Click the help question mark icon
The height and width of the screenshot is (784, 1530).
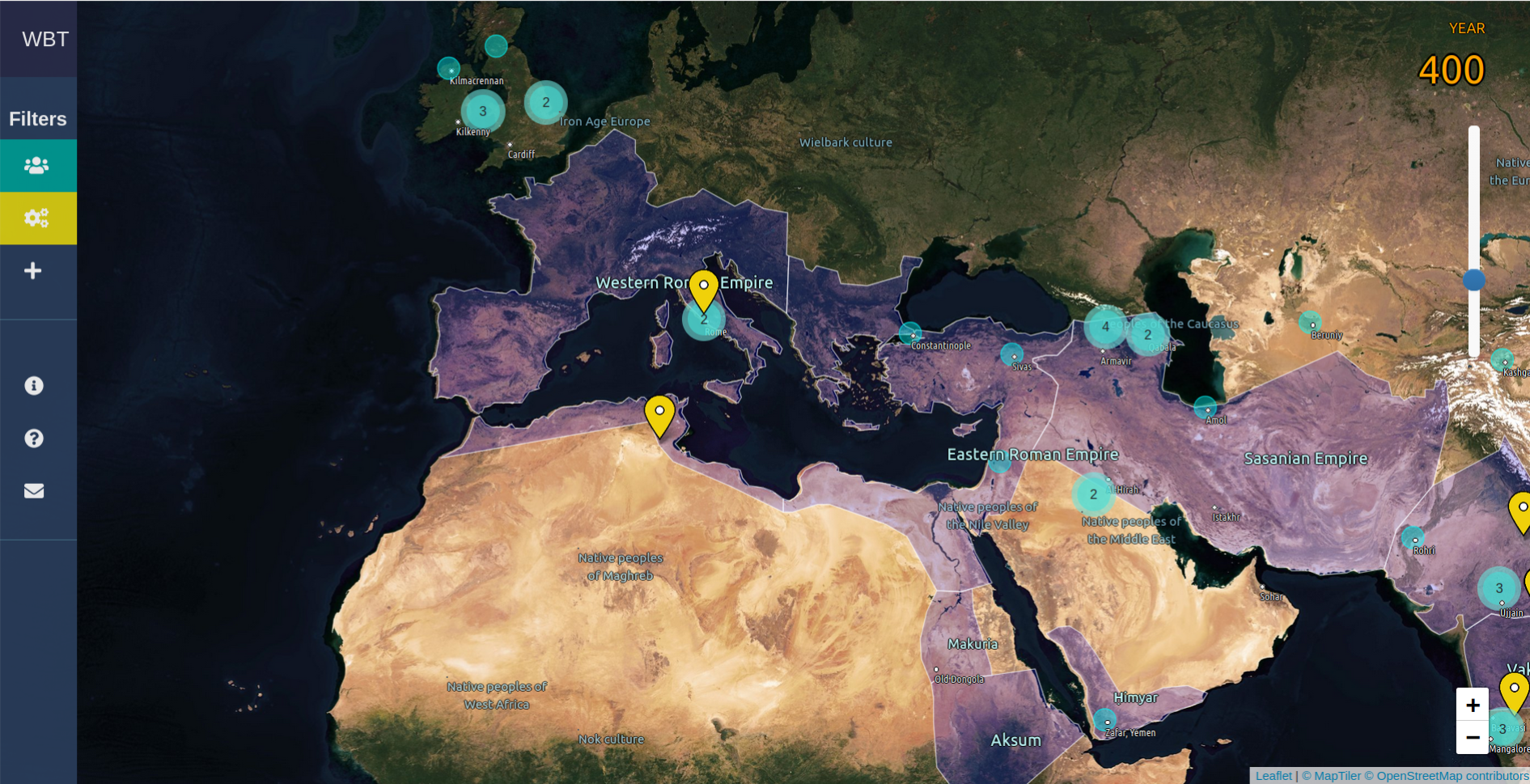pyautogui.click(x=33, y=438)
